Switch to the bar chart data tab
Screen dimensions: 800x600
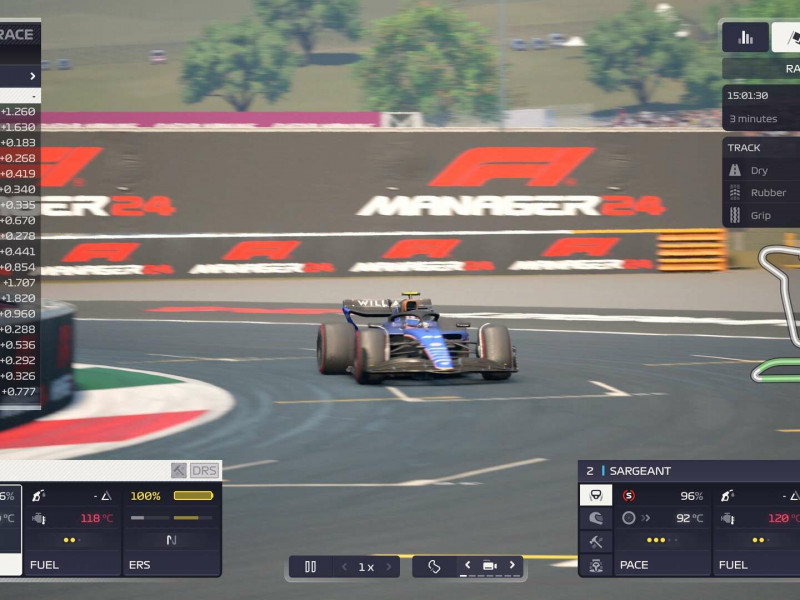click(x=745, y=37)
